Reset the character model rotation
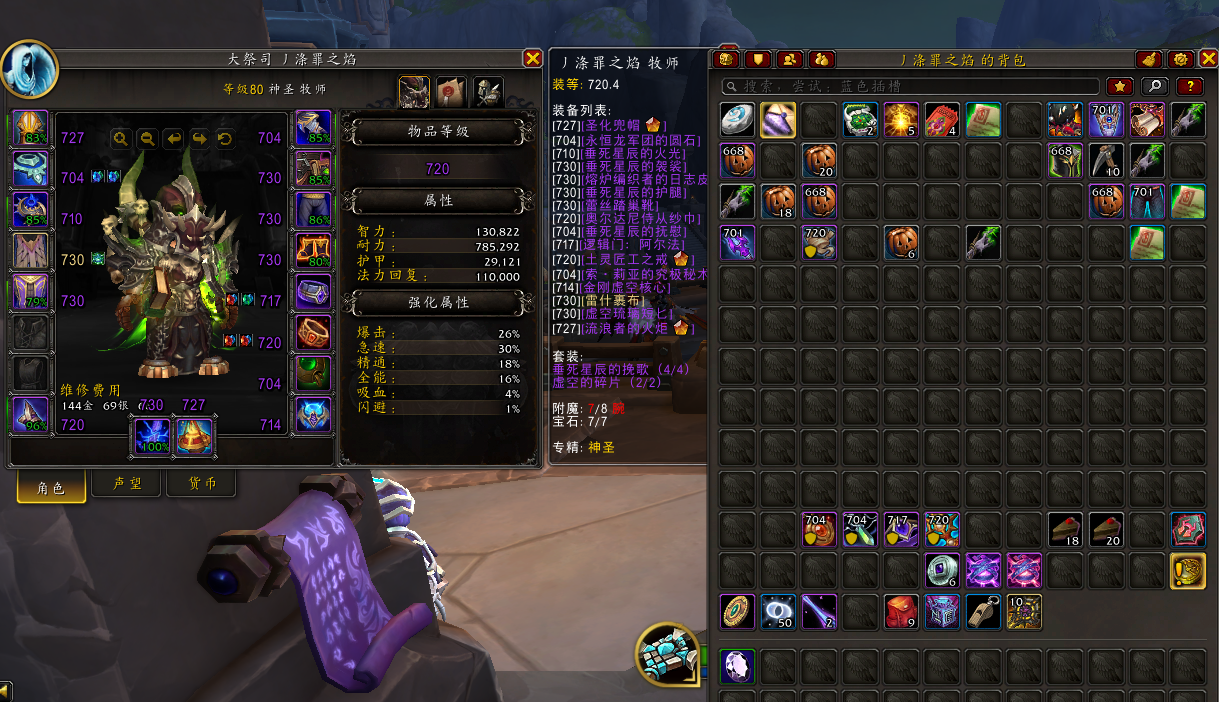Image resolution: width=1219 pixels, height=702 pixels. [x=225, y=139]
